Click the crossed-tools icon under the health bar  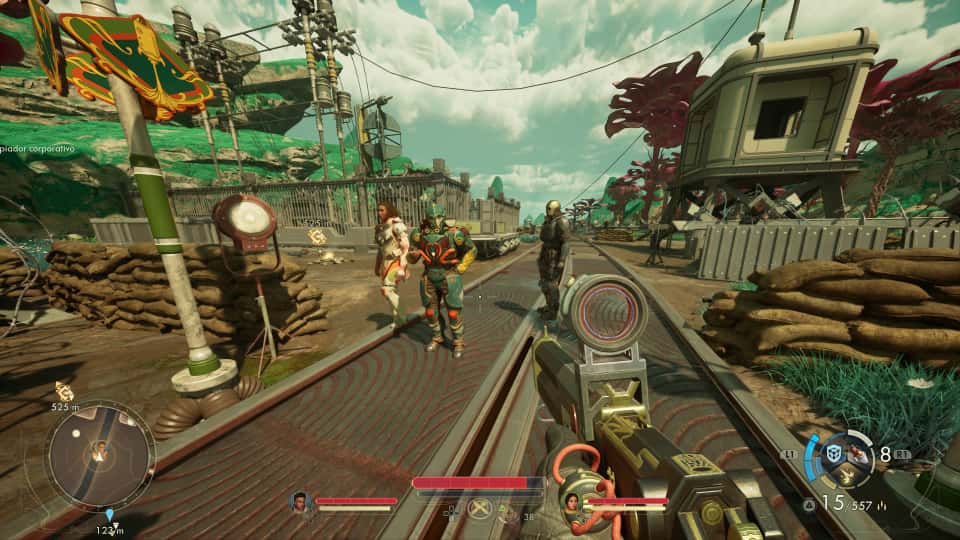click(481, 508)
